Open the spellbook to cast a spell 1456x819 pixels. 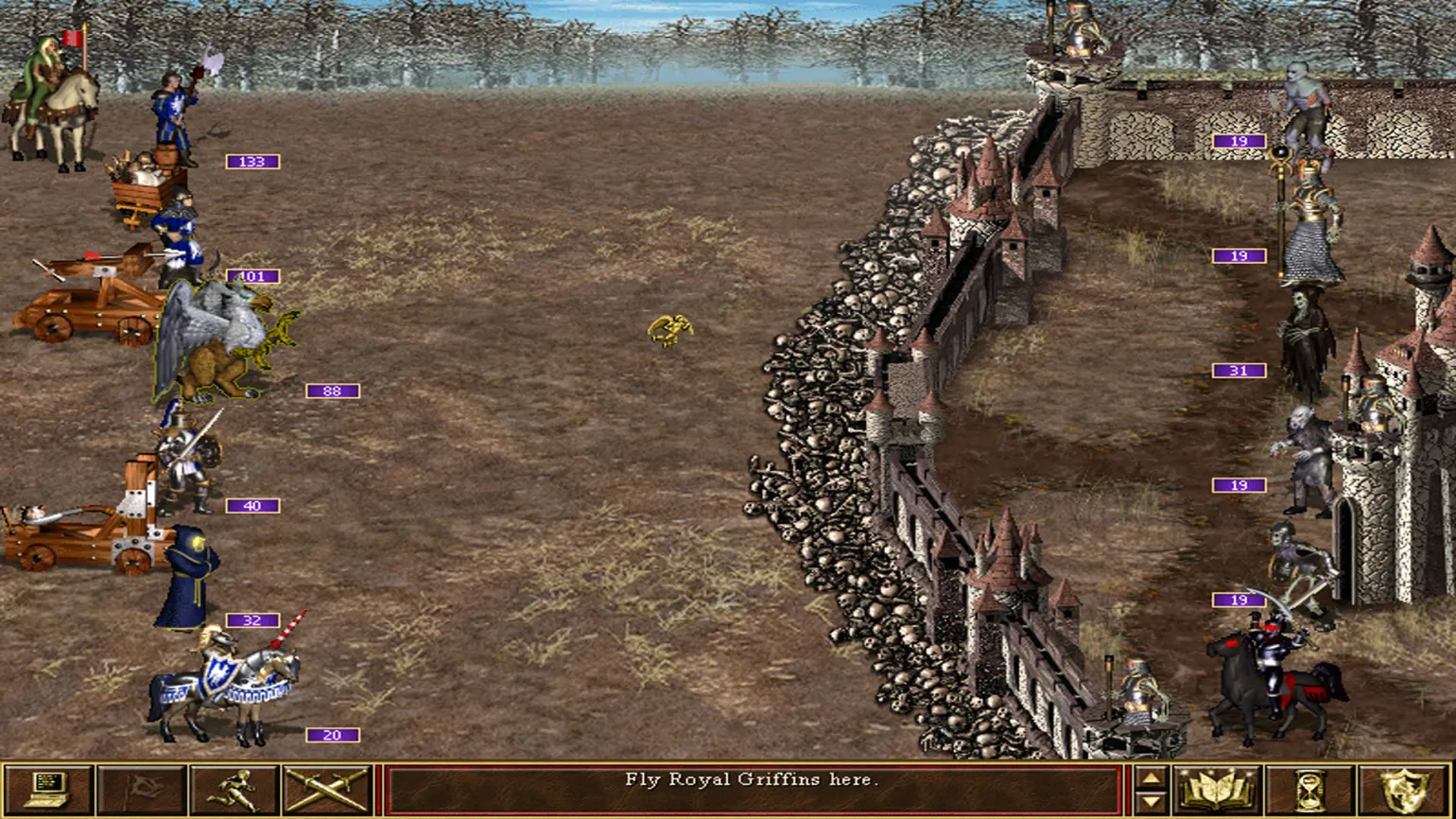coord(1217,790)
